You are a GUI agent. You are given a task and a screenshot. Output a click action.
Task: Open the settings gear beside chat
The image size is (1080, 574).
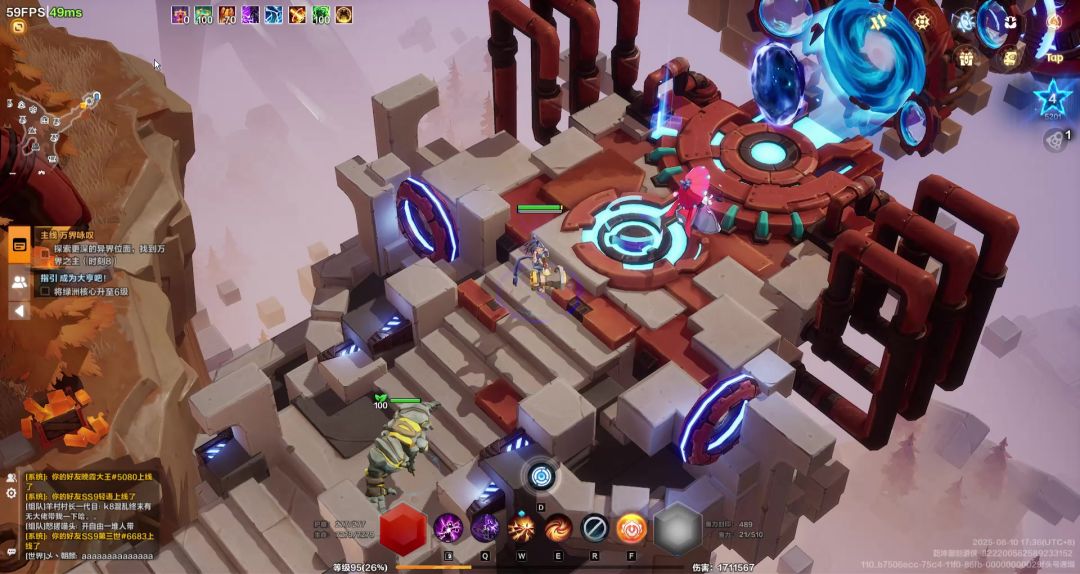[x=11, y=493]
